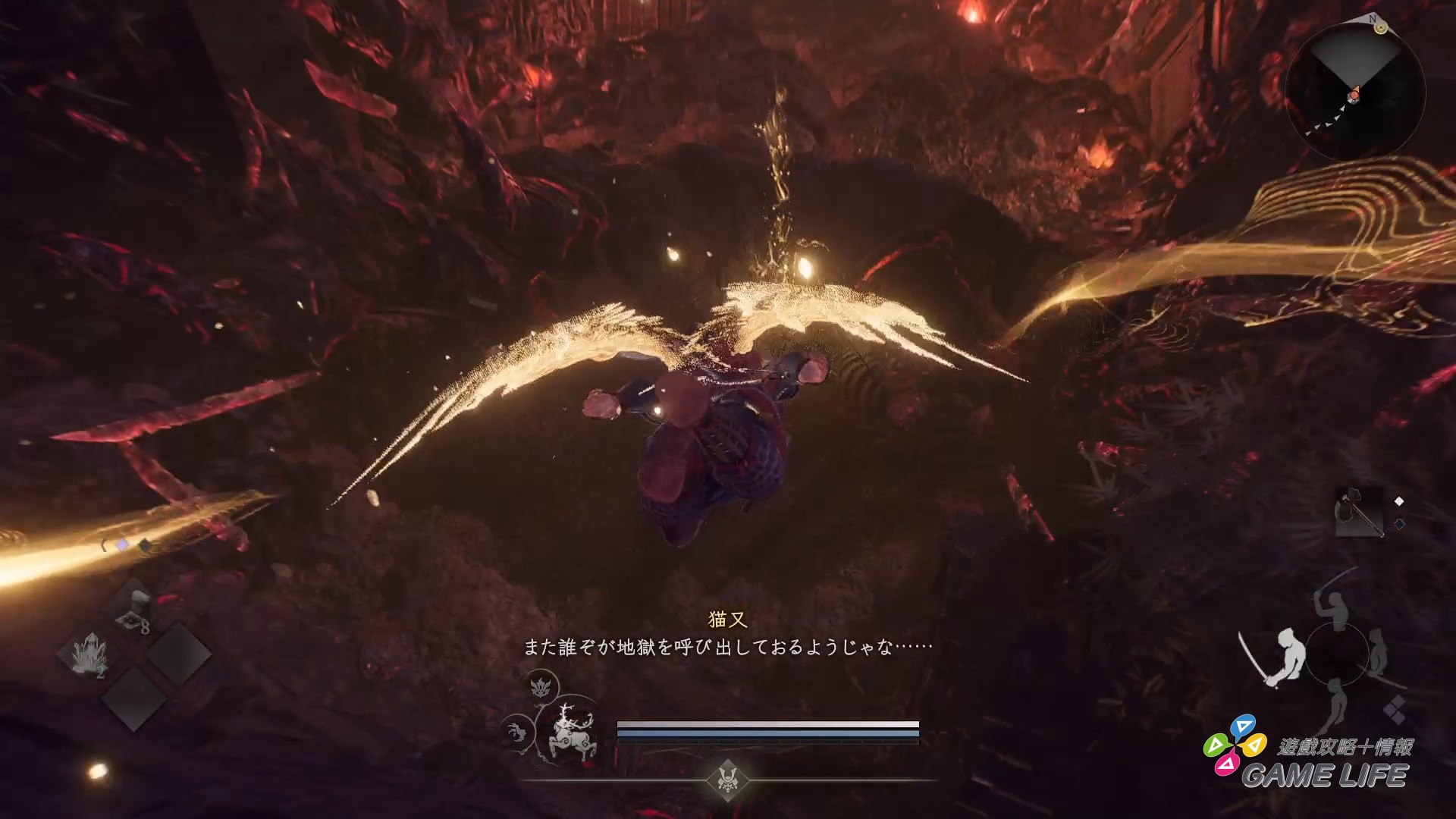Expand the diamond slot beside the weapon icon
The width and height of the screenshot is (1456, 819).
pyautogui.click(x=1398, y=500)
